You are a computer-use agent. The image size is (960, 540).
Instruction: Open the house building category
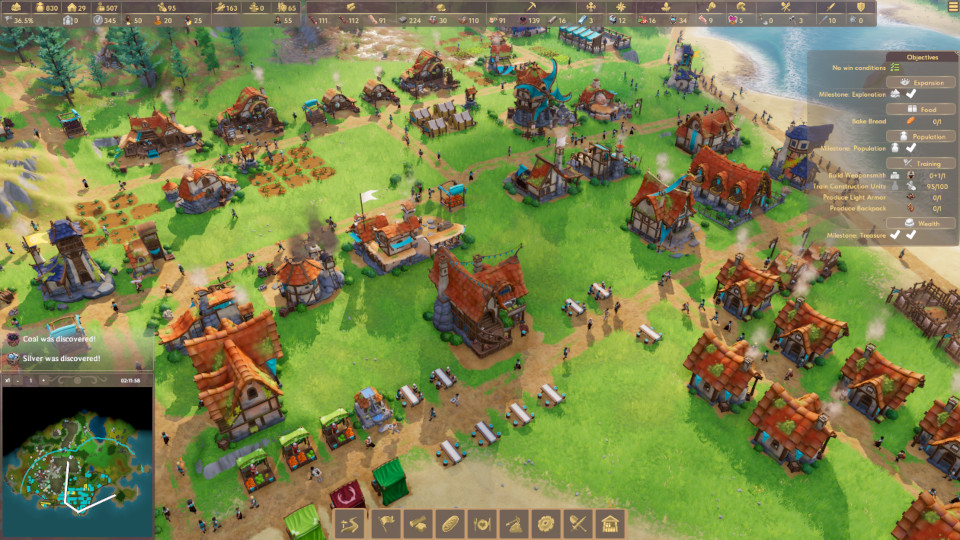[x=610, y=522]
